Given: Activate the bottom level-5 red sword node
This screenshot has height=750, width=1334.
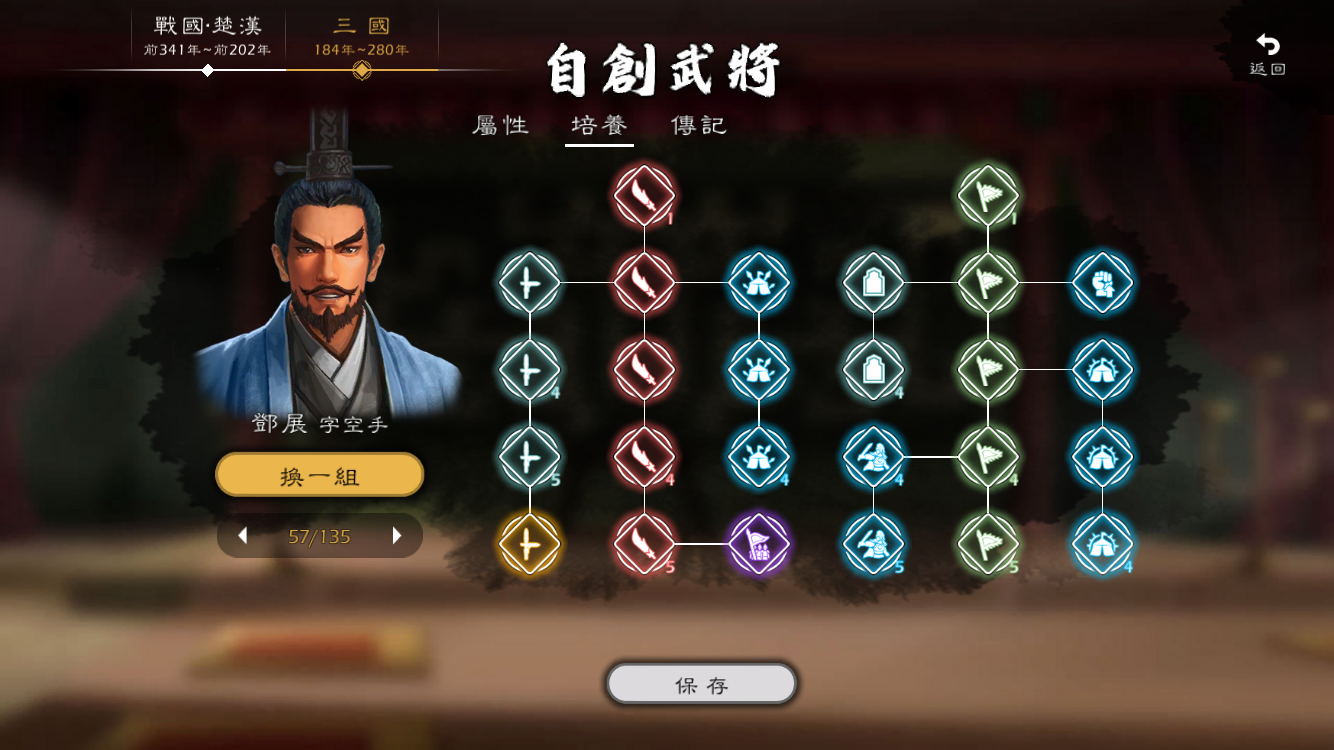Looking at the screenshot, I should pyautogui.click(x=644, y=544).
